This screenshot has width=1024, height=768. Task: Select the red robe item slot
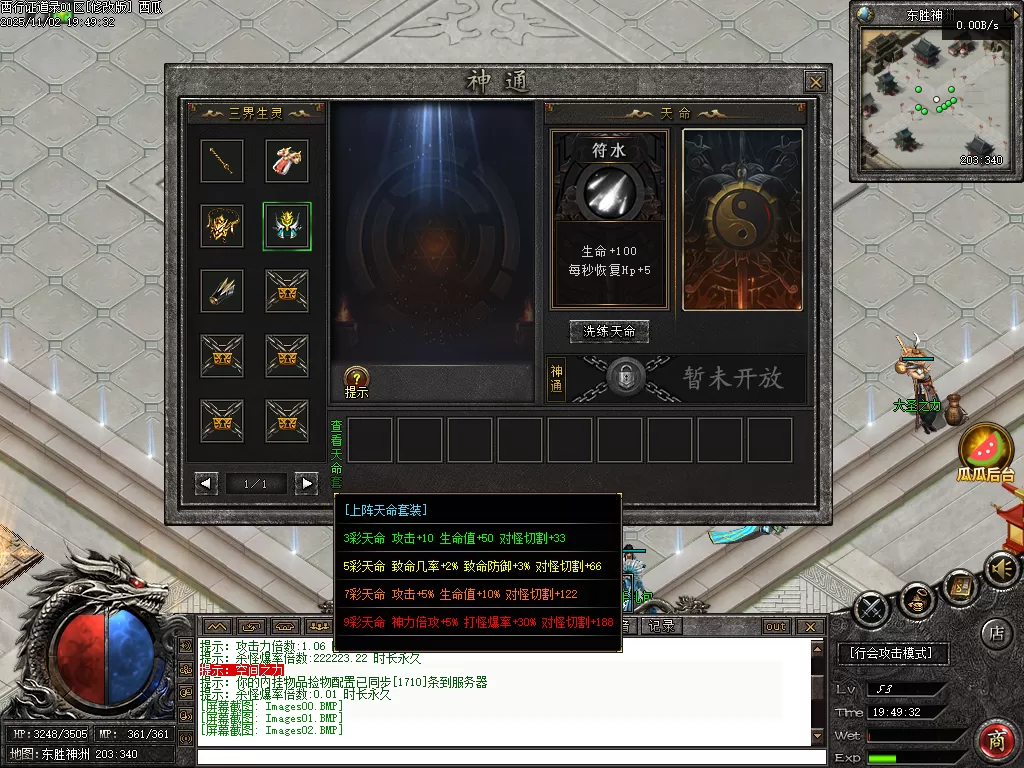coord(287,161)
